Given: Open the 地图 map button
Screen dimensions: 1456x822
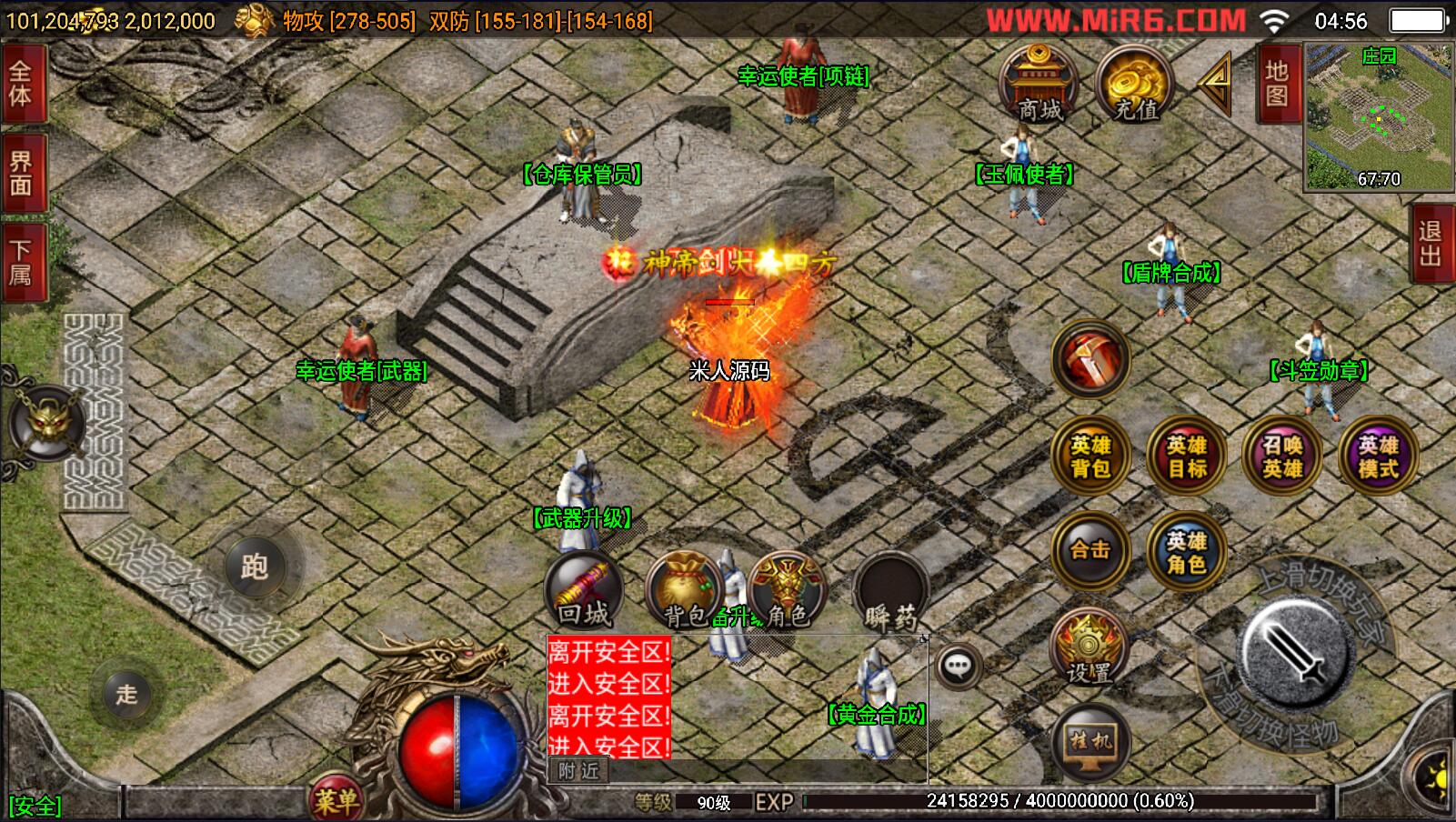Looking at the screenshot, I should click(x=1277, y=85).
